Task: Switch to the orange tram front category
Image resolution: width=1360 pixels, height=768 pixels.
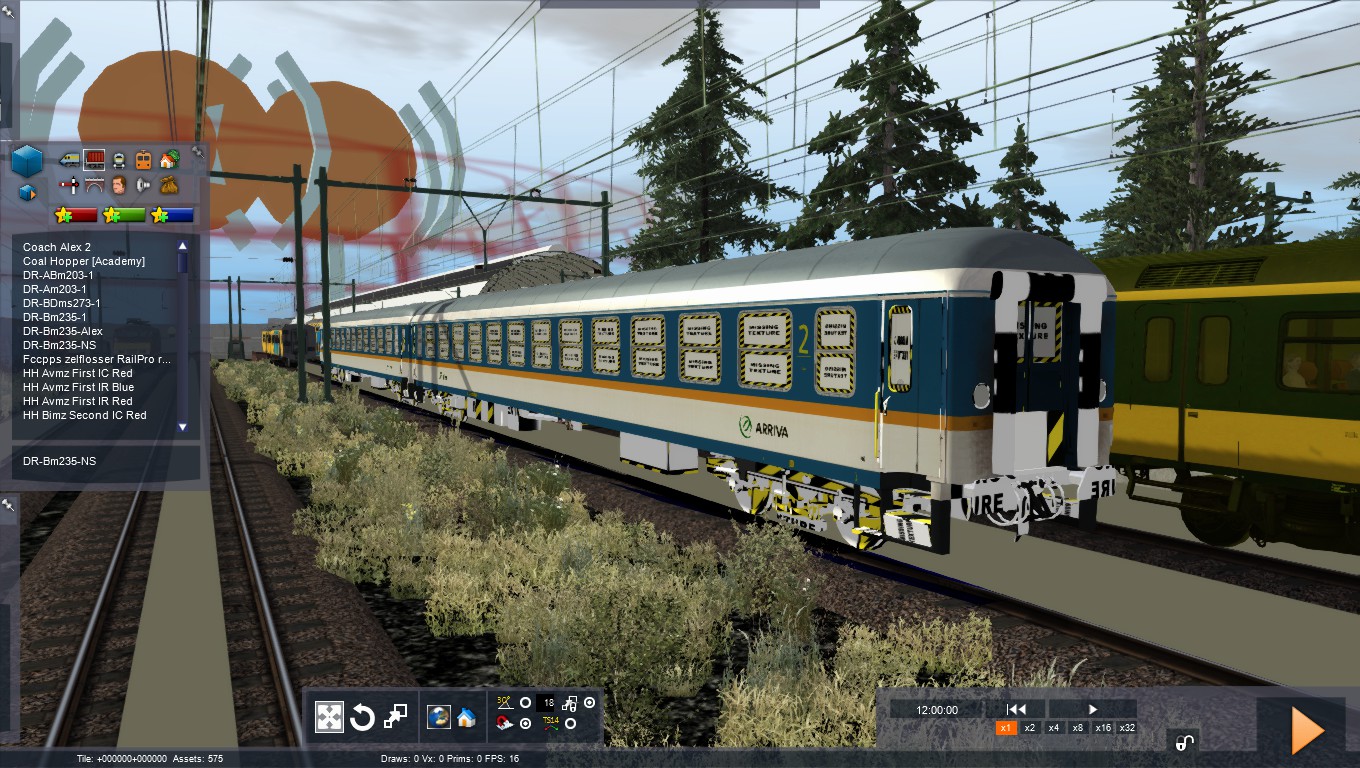Action: tap(143, 159)
